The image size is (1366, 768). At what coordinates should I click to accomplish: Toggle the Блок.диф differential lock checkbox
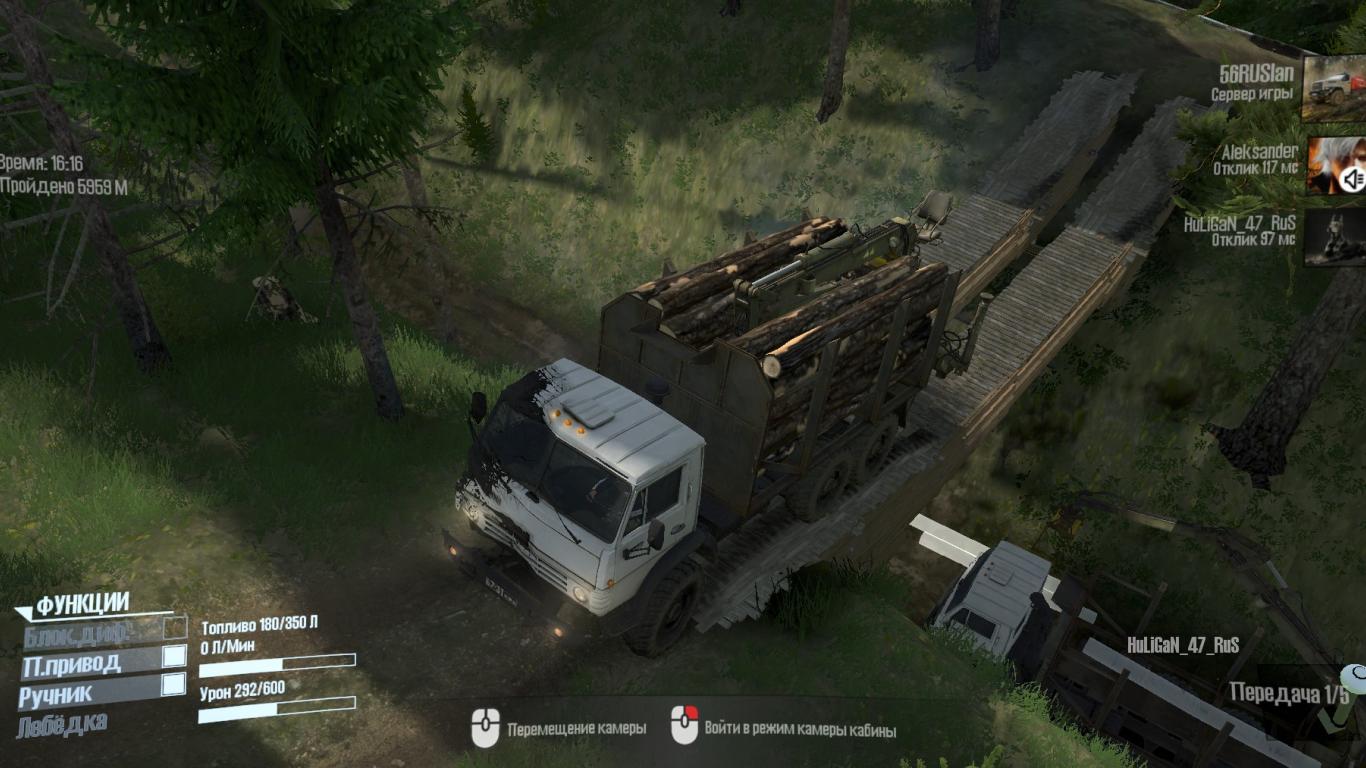click(175, 628)
